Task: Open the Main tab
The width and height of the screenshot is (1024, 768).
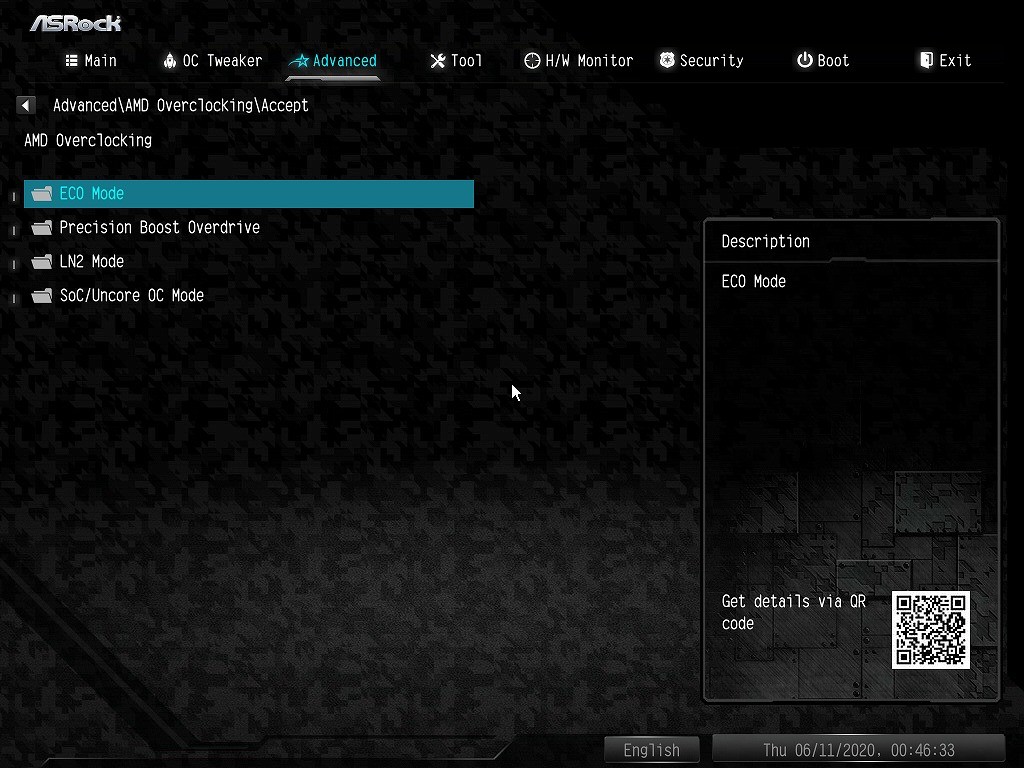Action: pos(91,61)
